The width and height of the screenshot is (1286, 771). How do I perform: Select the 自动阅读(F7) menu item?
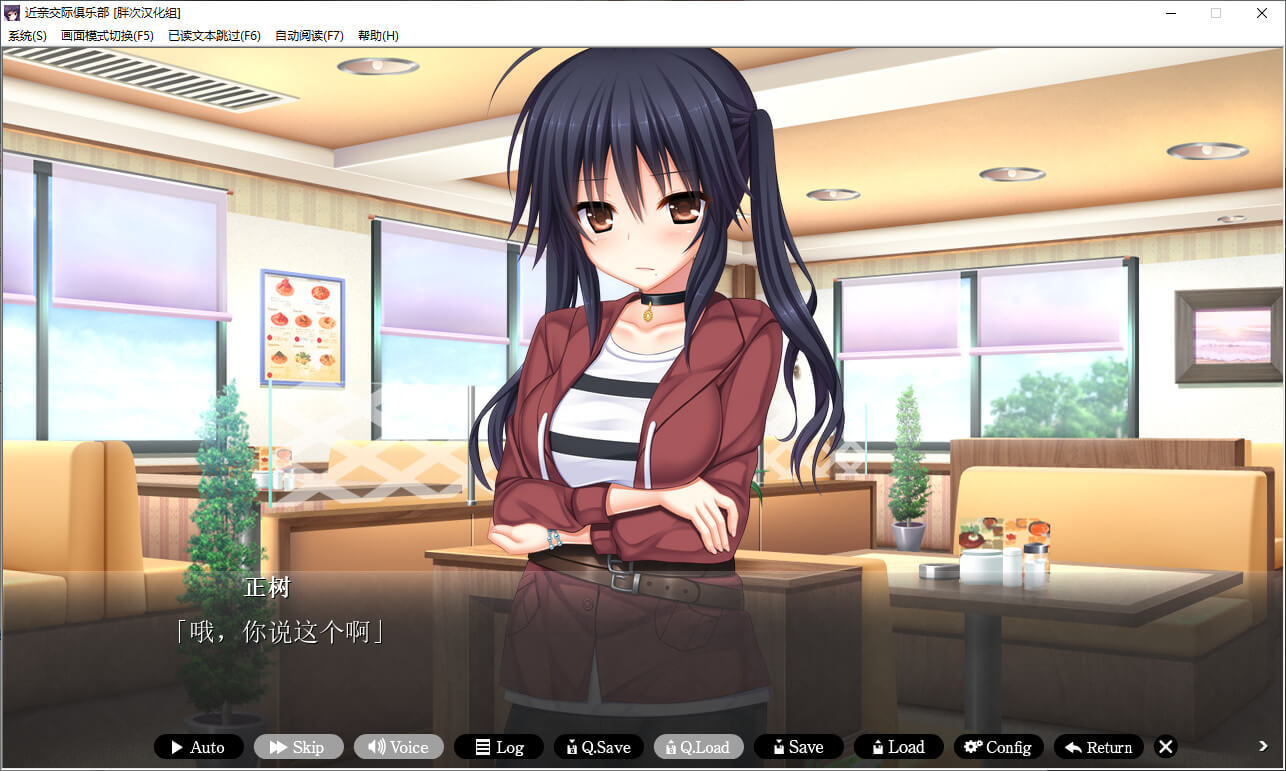click(x=309, y=36)
